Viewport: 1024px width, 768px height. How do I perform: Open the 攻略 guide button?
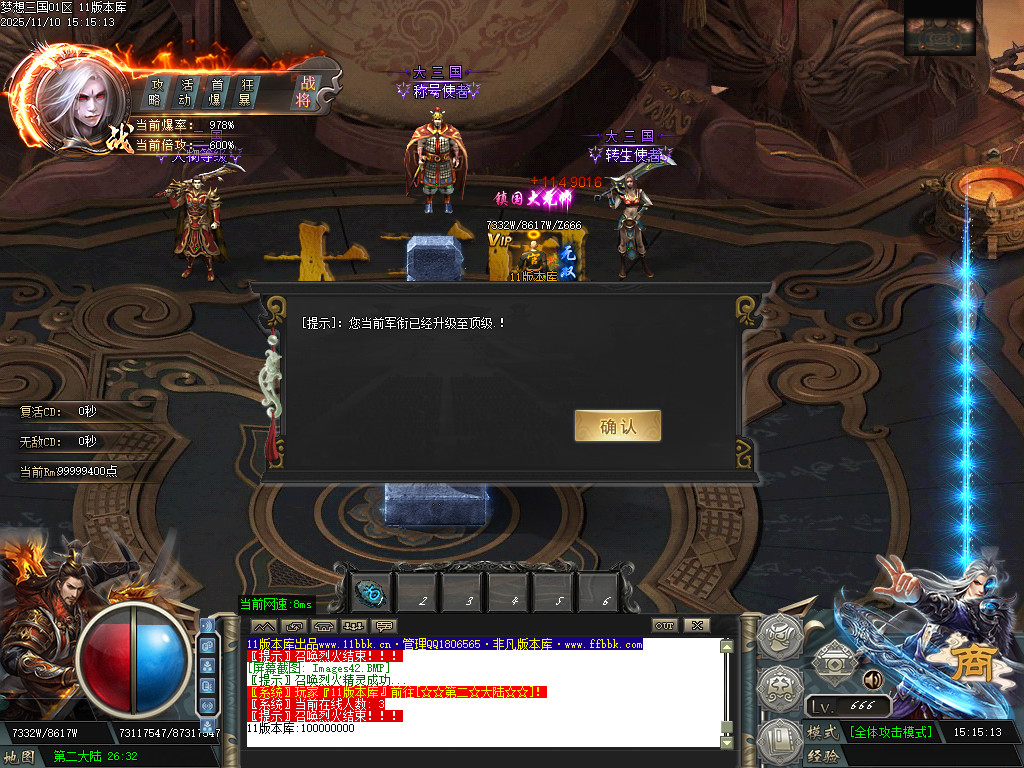[x=157, y=92]
